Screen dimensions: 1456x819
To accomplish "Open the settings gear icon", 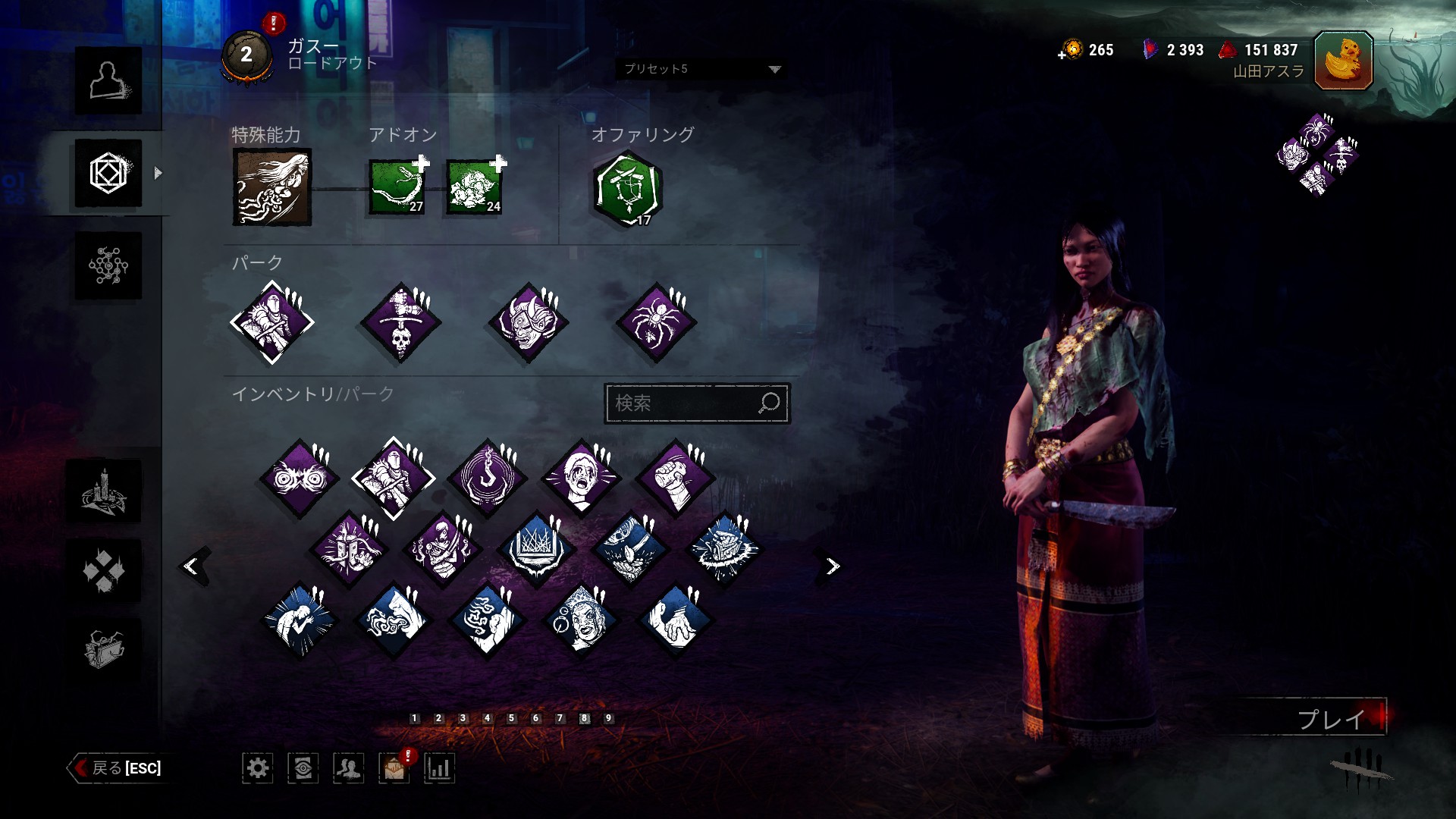I will 258,768.
